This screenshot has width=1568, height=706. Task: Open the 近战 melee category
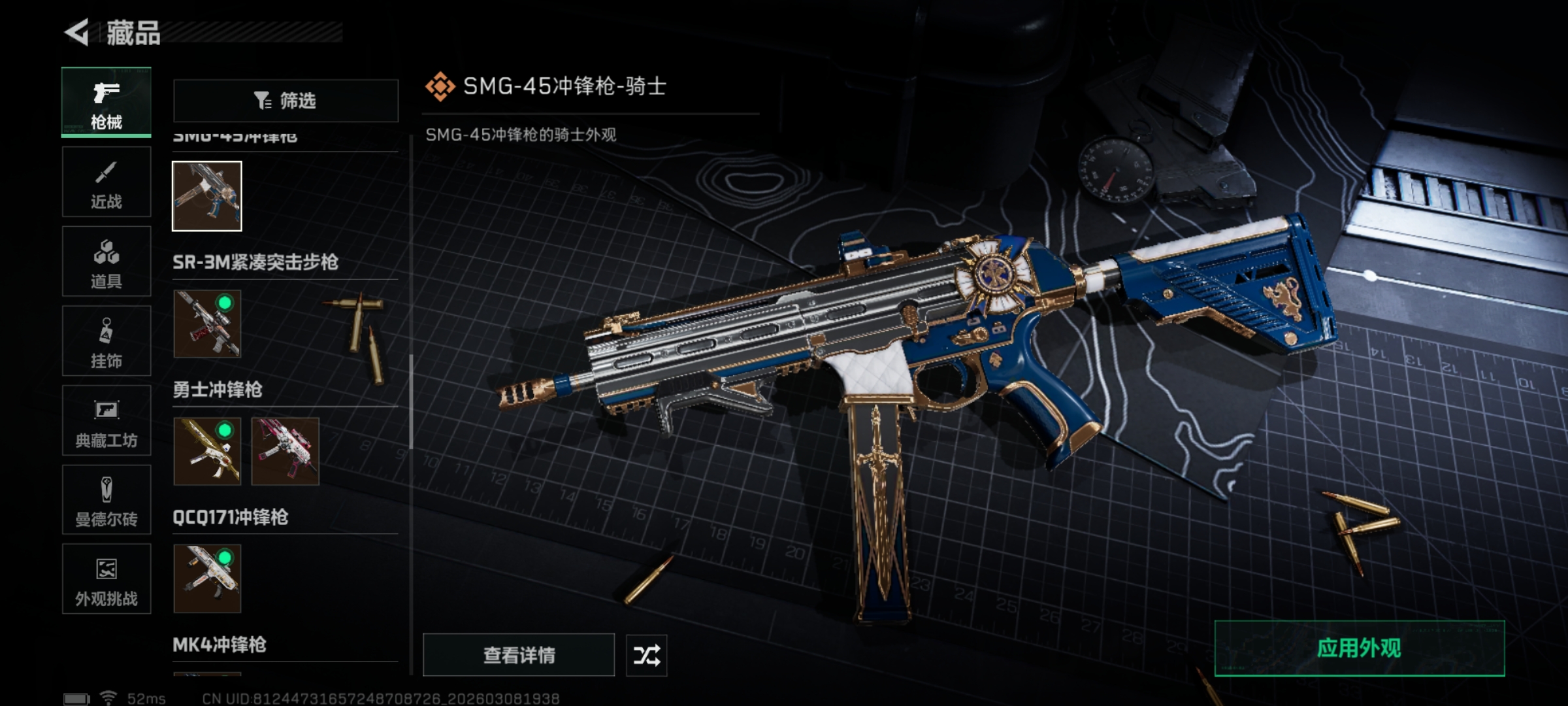pyautogui.click(x=106, y=182)
